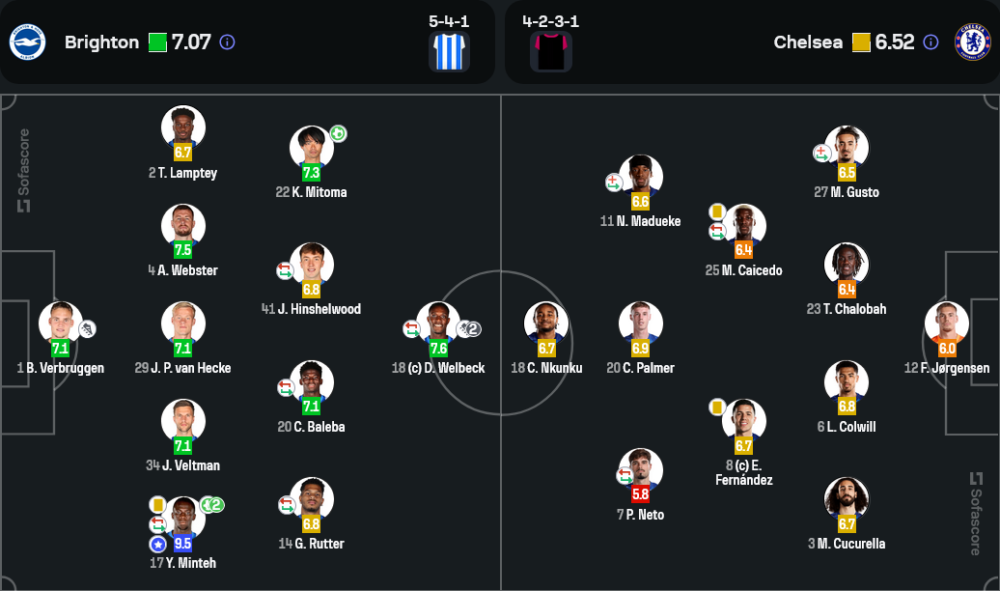Show info about Brighton's 7.07 rating
This screenshot has width=1000, height=591.
pos(227,42)
